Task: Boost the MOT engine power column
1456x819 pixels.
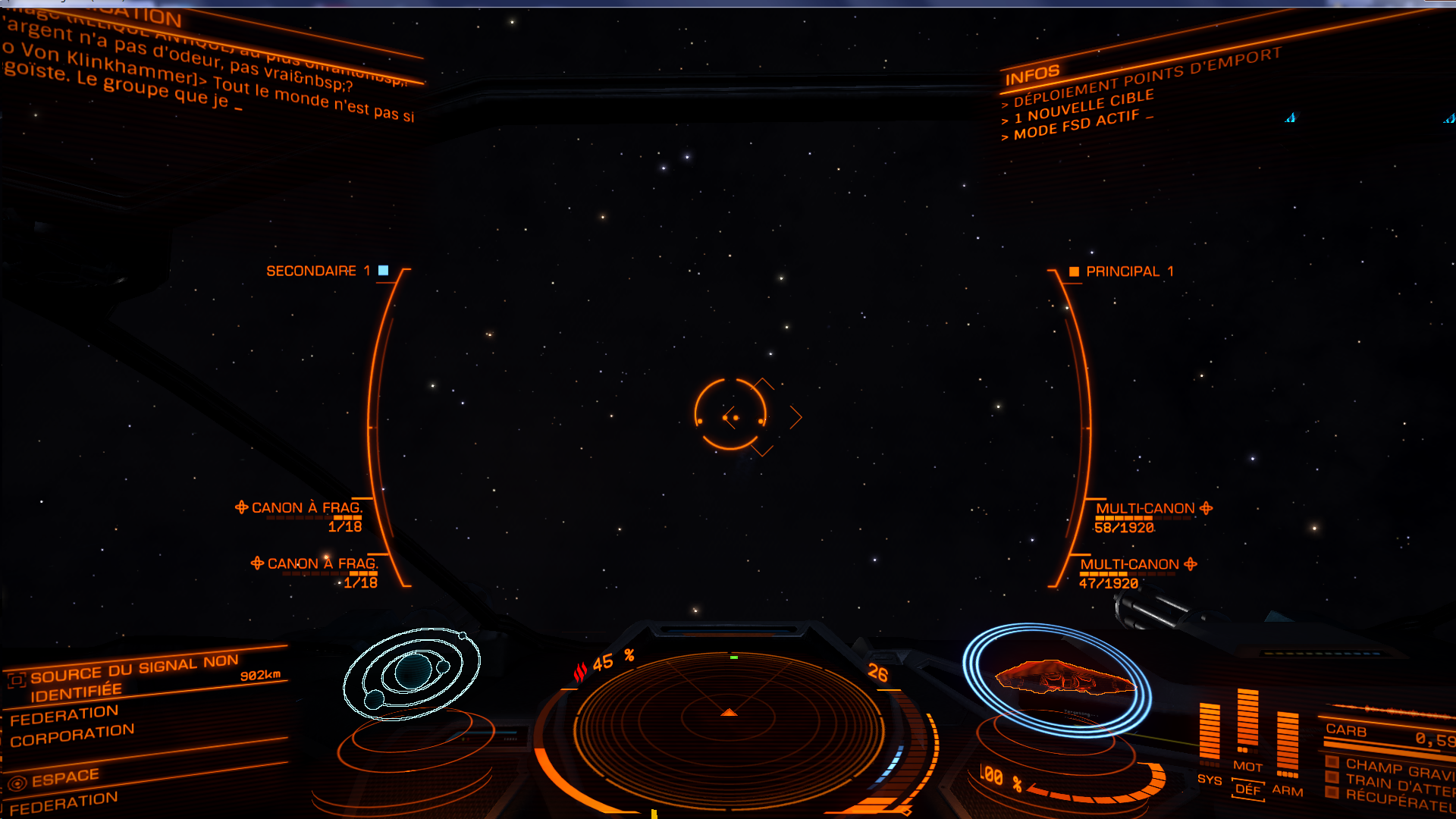Action: tap(1247, 720)
